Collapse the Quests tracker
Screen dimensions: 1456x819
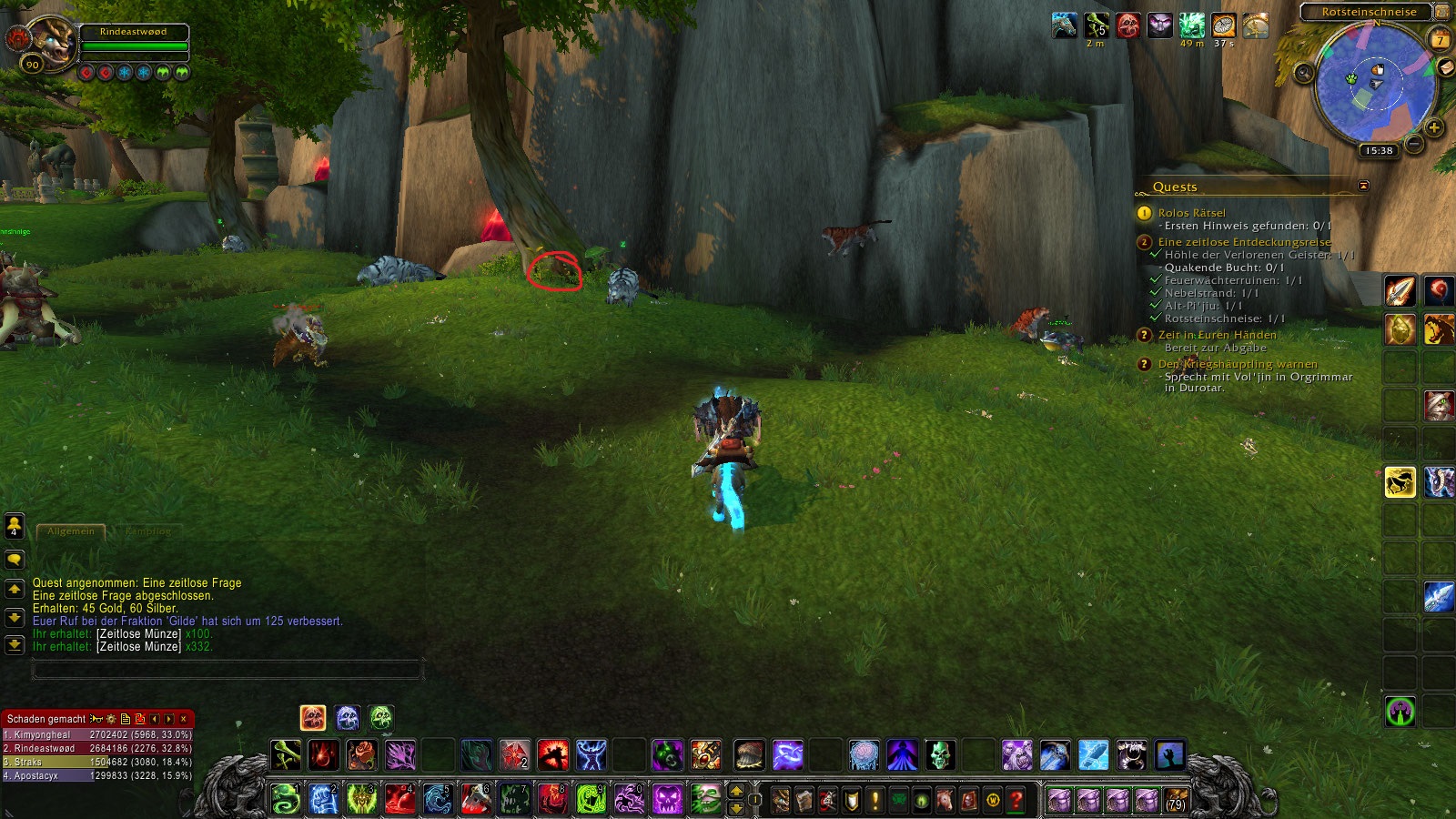coord(1363,186)
